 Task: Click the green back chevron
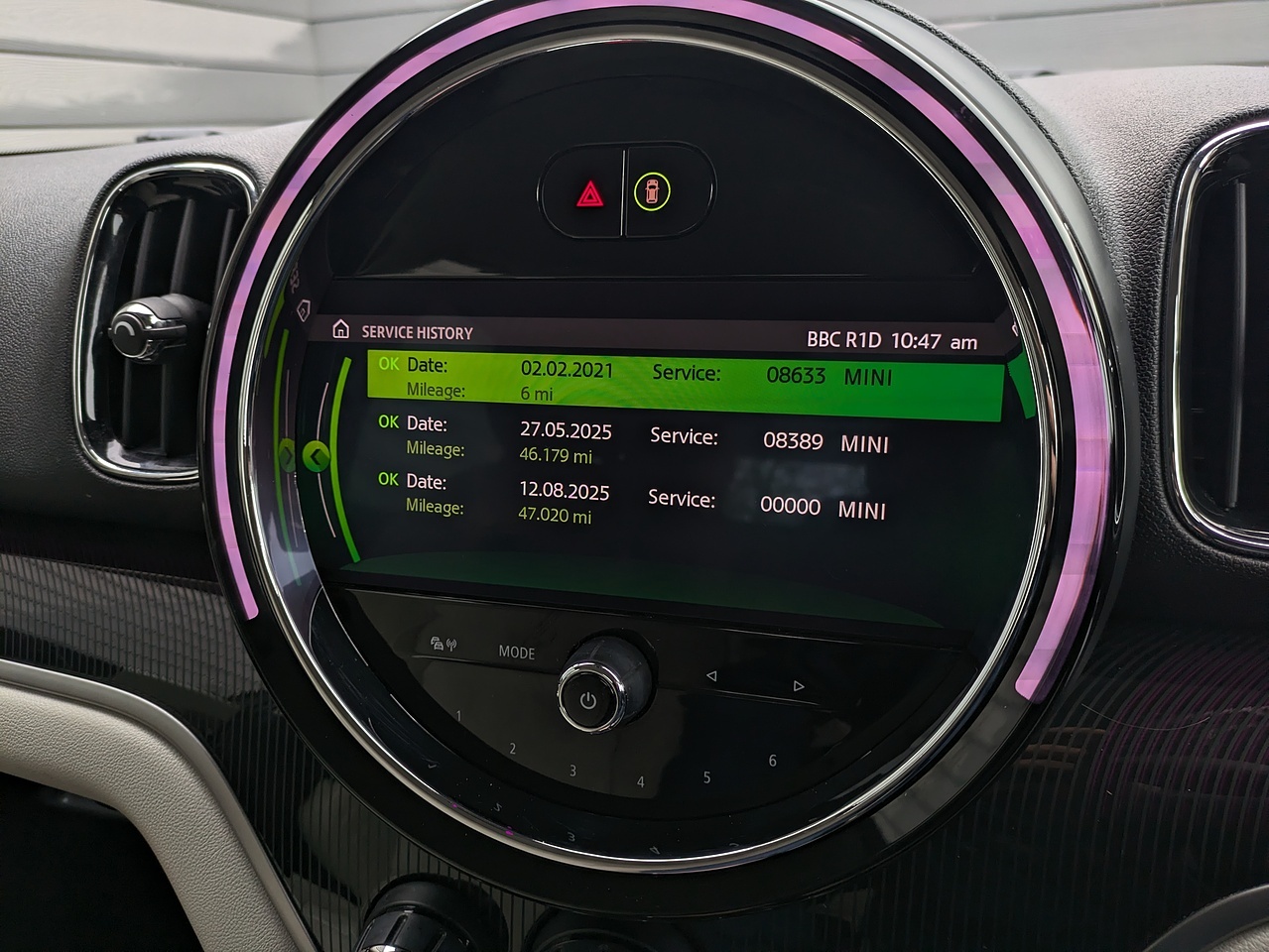316,456
